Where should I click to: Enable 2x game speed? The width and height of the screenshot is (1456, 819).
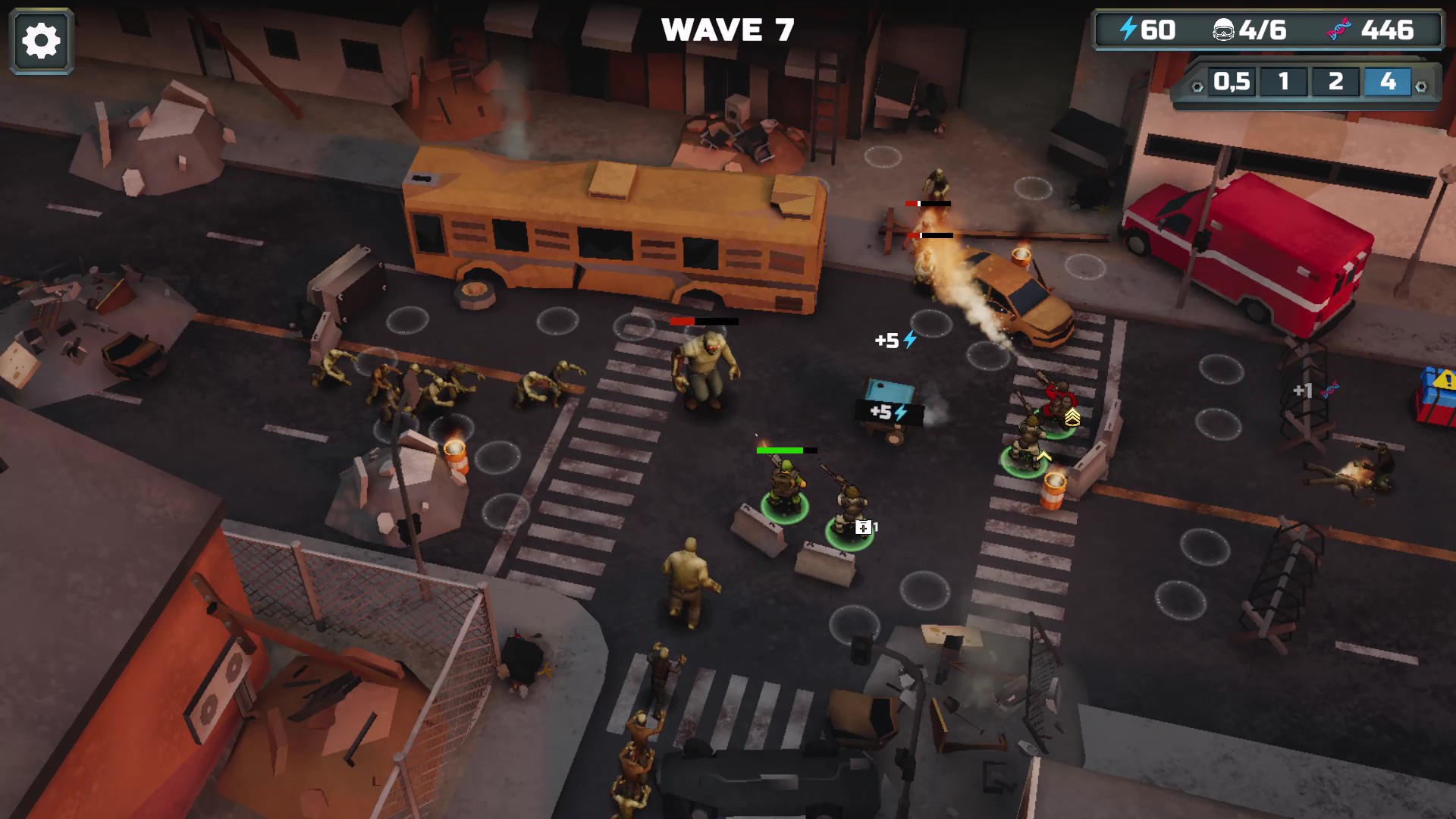pos(1336,82)
